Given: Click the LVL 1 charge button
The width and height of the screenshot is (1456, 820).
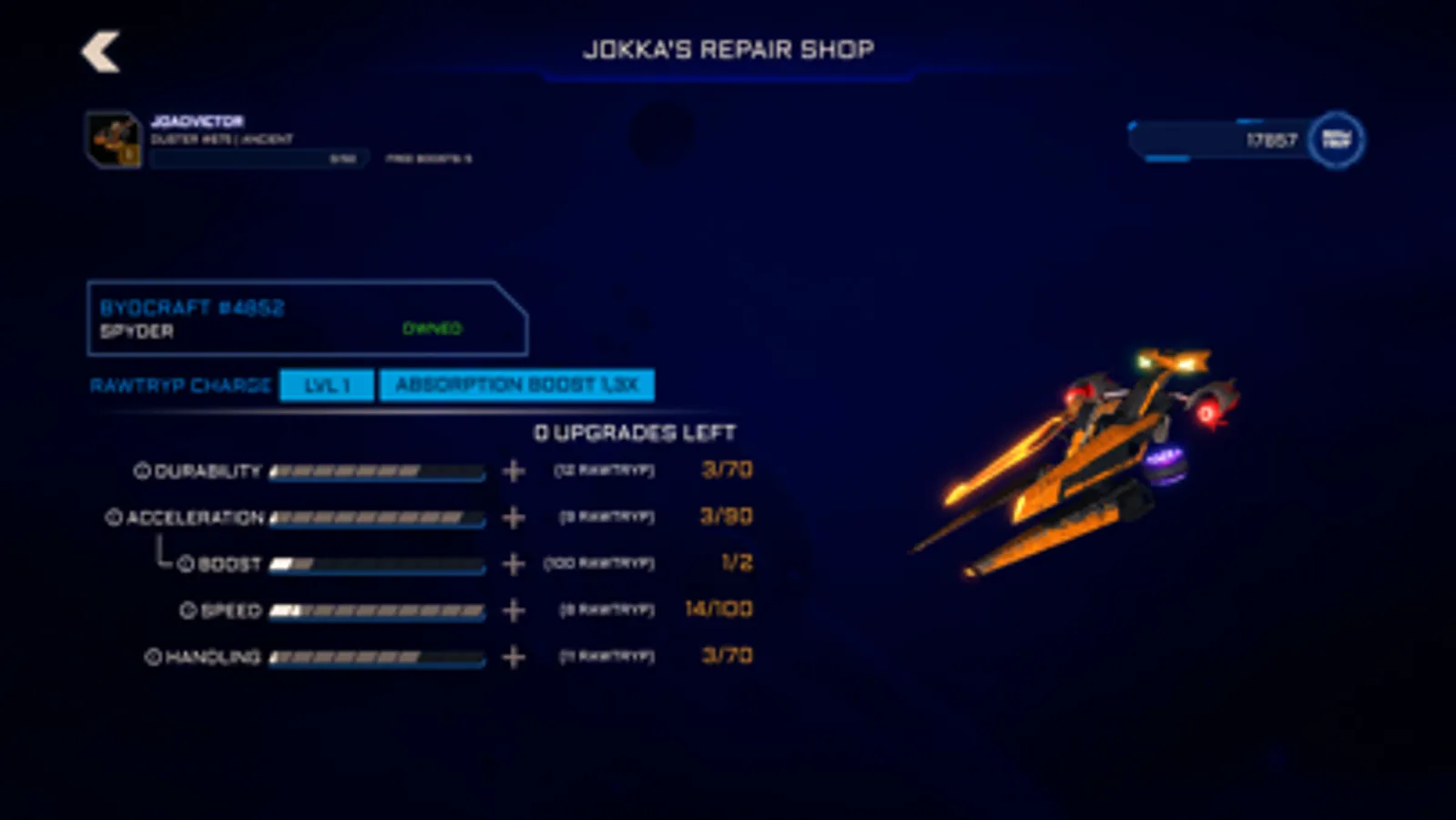Looking at the screenshot, I should coord(326,384).
